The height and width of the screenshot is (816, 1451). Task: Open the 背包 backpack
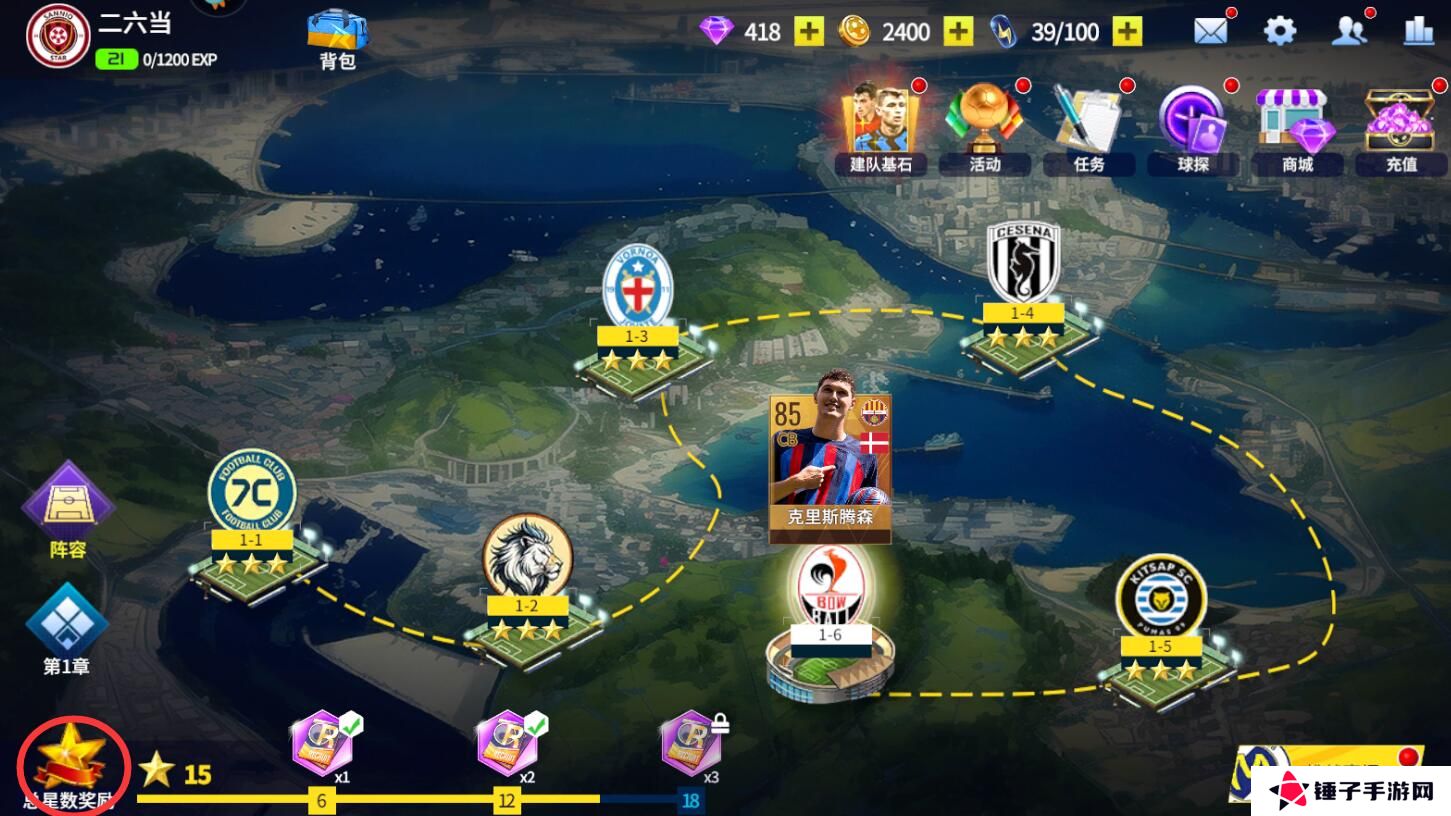click(x=337, y=38)
